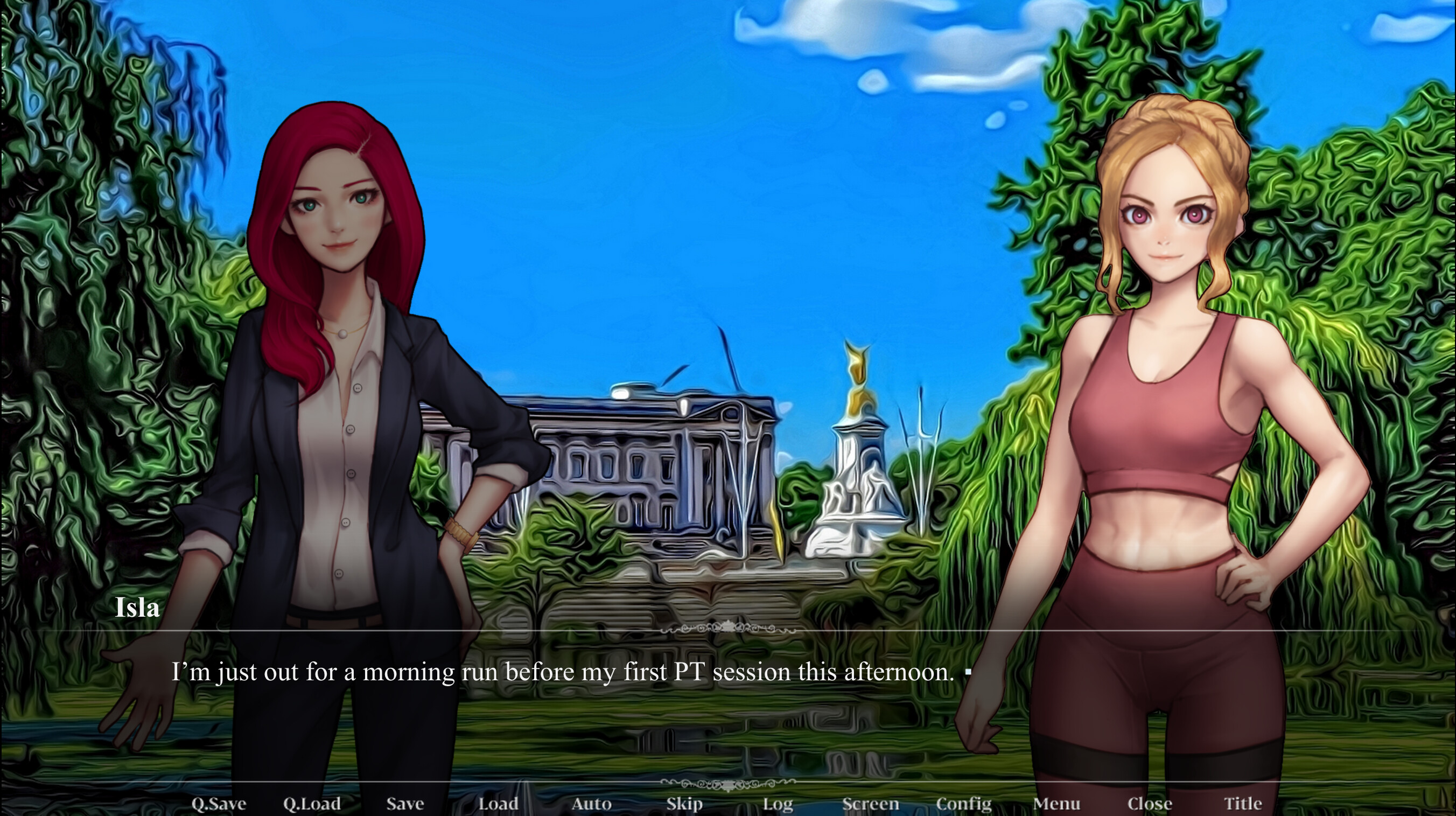Select Close to hide the dialogue window
Viewport: 1456px width, 816px height.
coord(1152,804)
